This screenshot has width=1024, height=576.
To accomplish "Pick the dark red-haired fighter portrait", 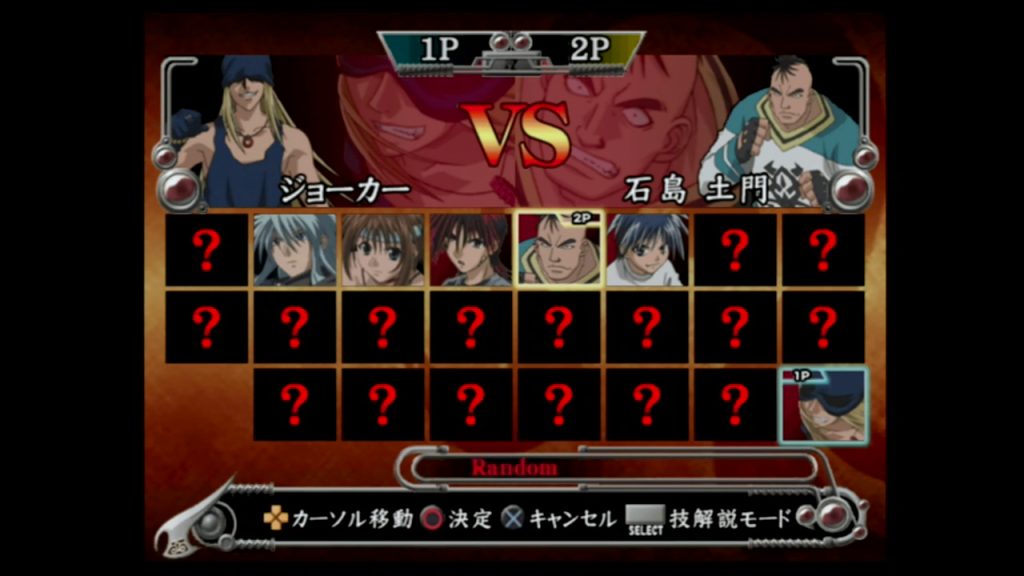I will [x=470, y=250].
